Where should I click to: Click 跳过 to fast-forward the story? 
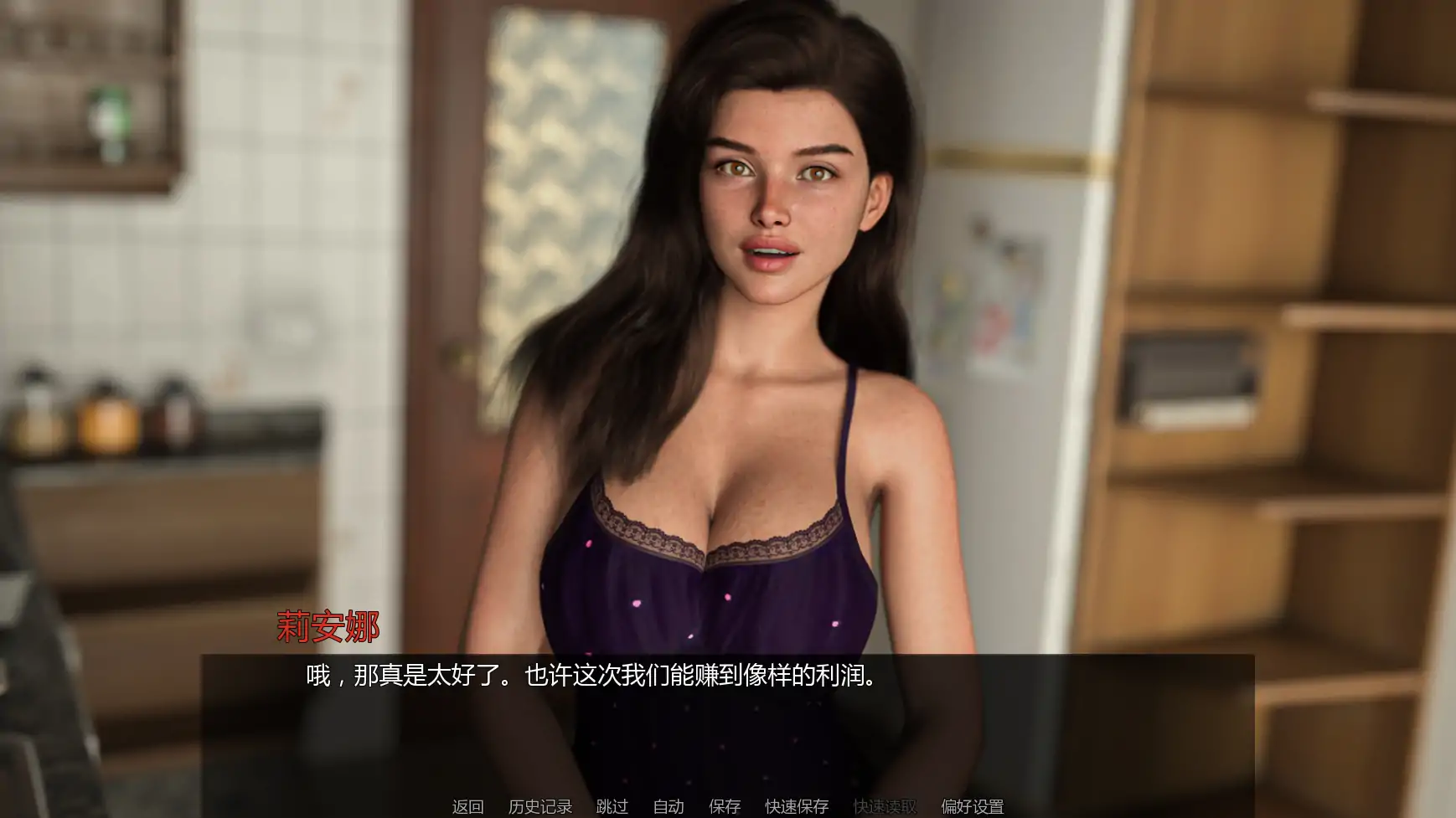tap(612, 807)
